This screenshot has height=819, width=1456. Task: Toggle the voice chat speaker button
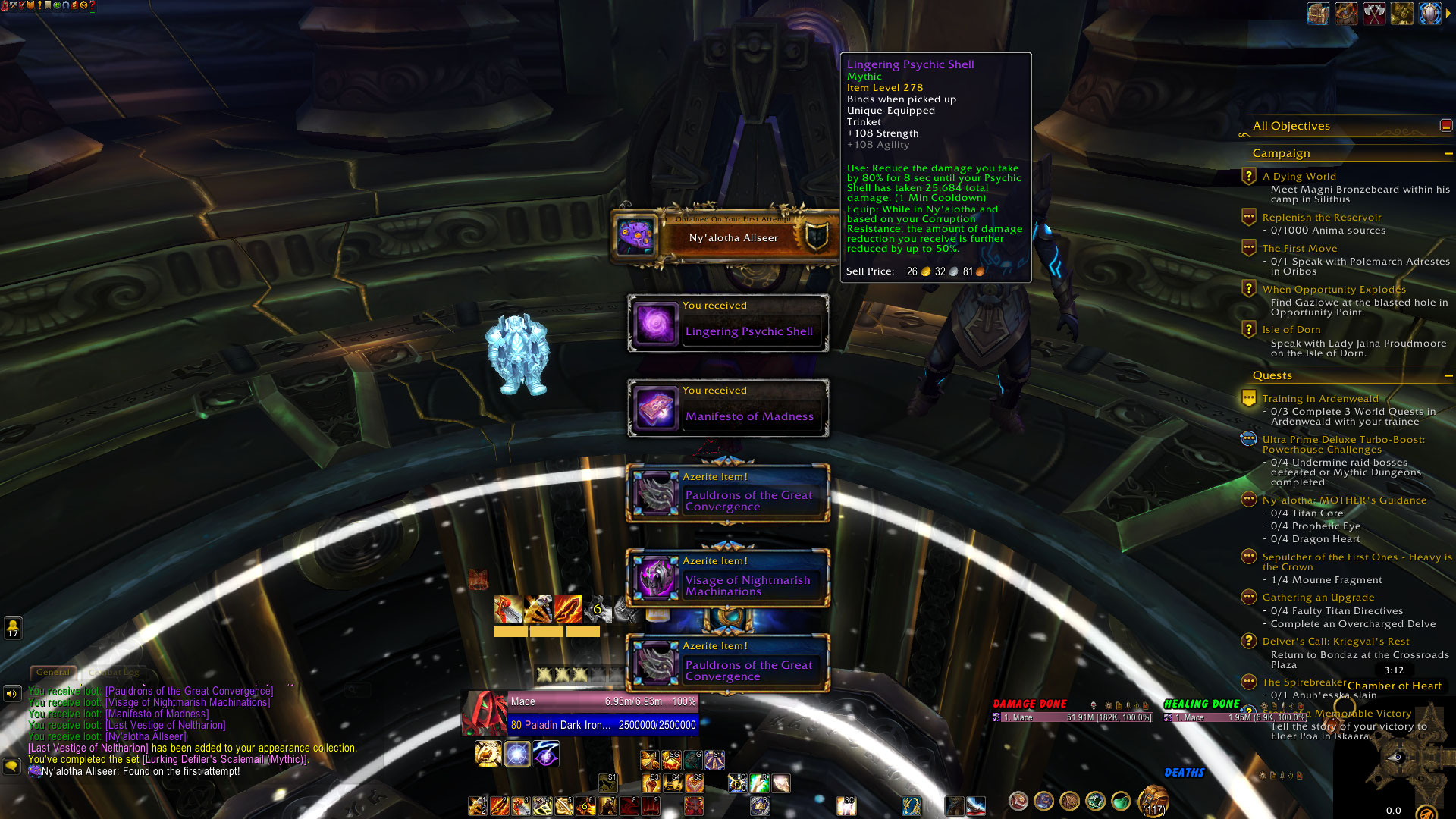click(x=12, y=693)
